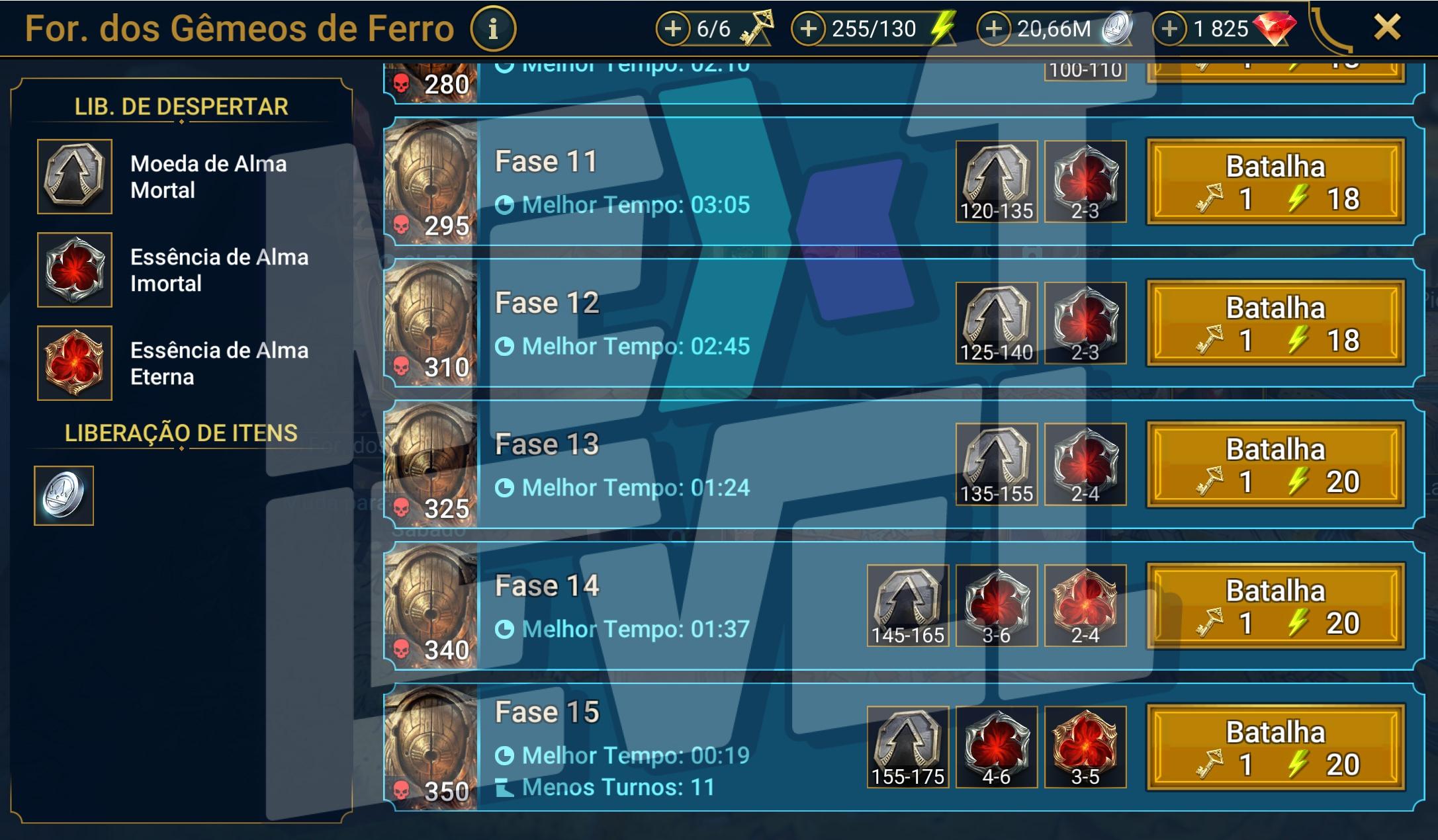This screenshot has width=1438, height=840.
Task: Start the Fase 11 Batalha
Action: [x=1275, y=182]
